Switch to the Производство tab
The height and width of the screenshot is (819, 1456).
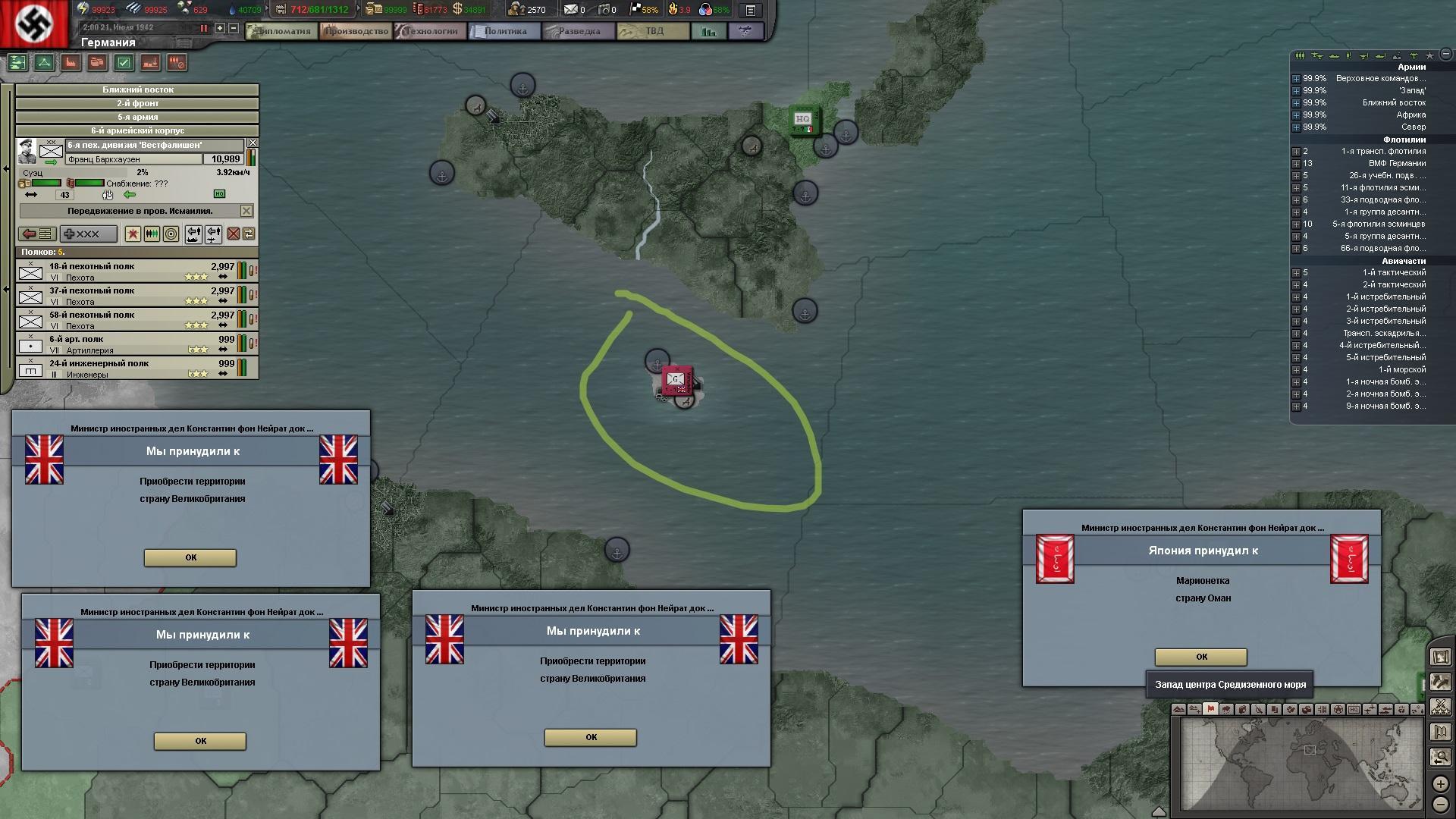point(356,31)
